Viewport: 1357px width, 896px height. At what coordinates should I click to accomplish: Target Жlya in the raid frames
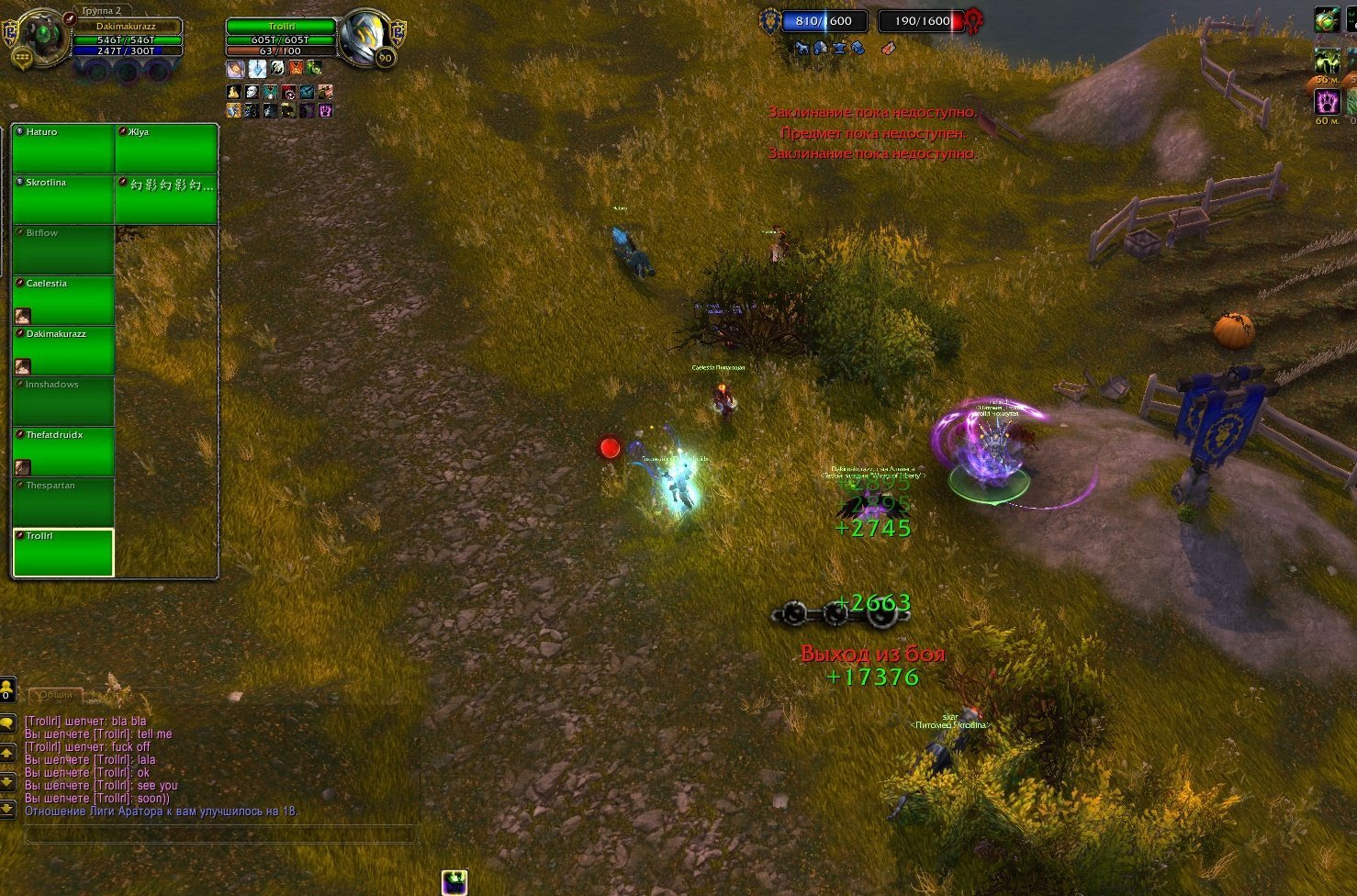(166, 149)
